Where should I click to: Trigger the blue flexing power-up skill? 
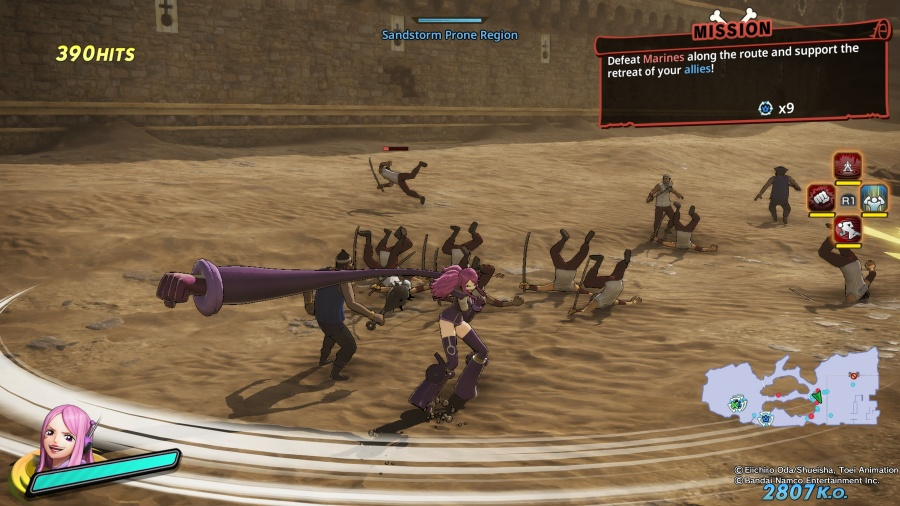(875, 198)
